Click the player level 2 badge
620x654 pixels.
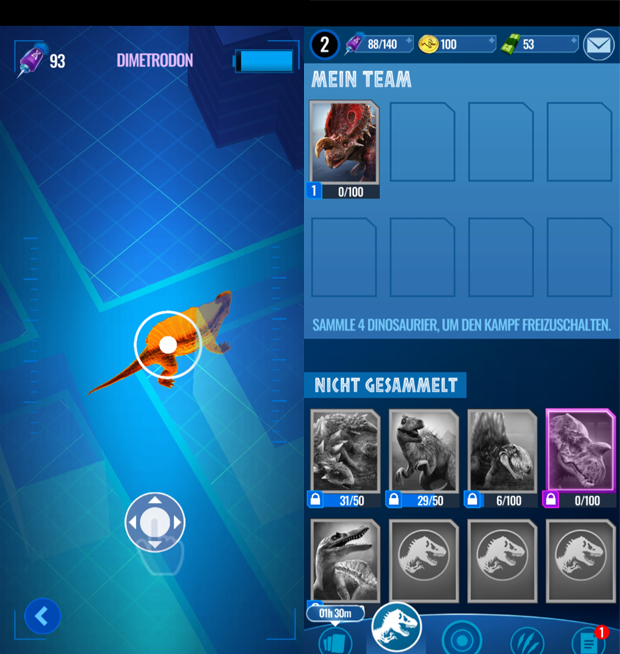coord(325,44)
